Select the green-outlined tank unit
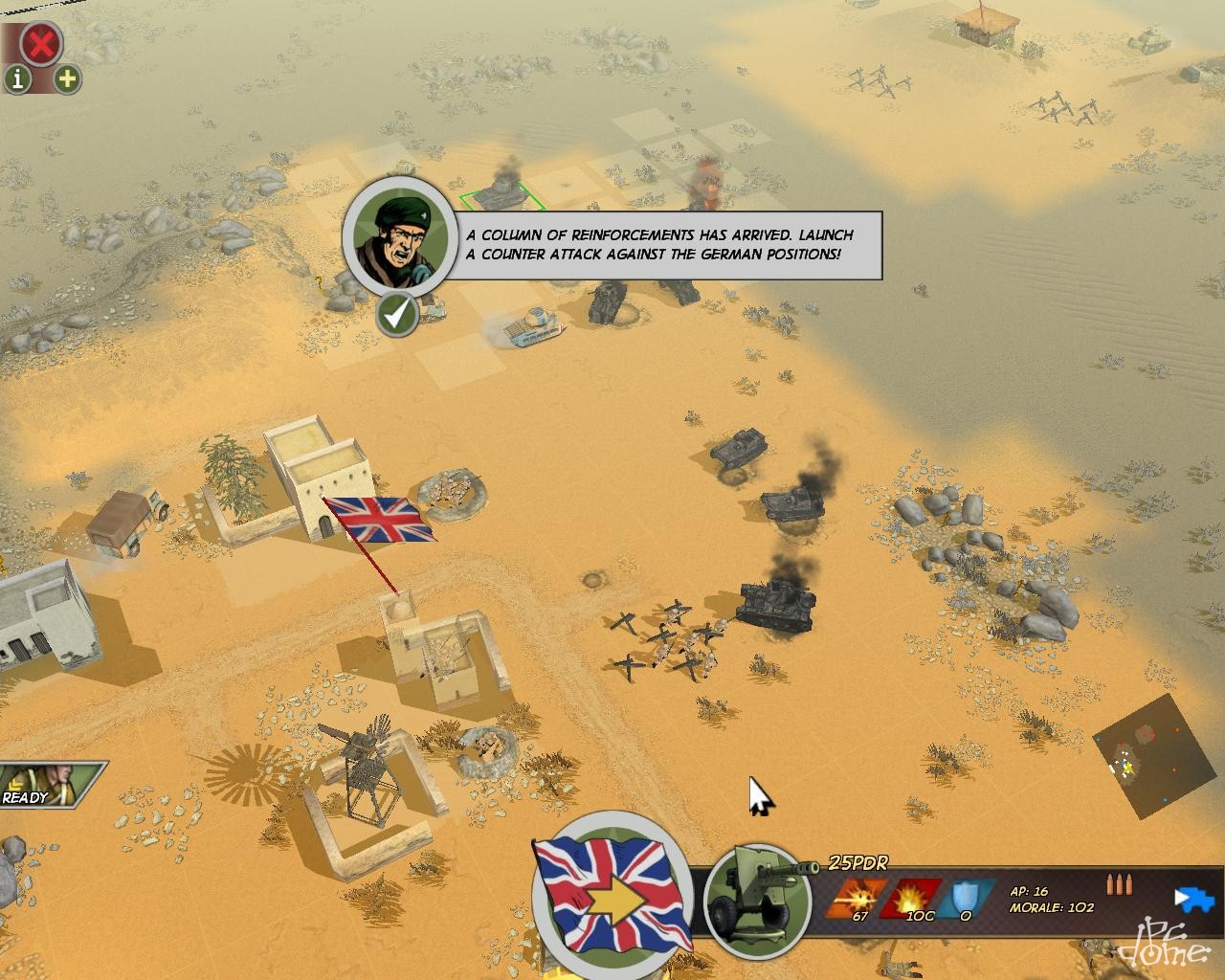 (501, 194)
